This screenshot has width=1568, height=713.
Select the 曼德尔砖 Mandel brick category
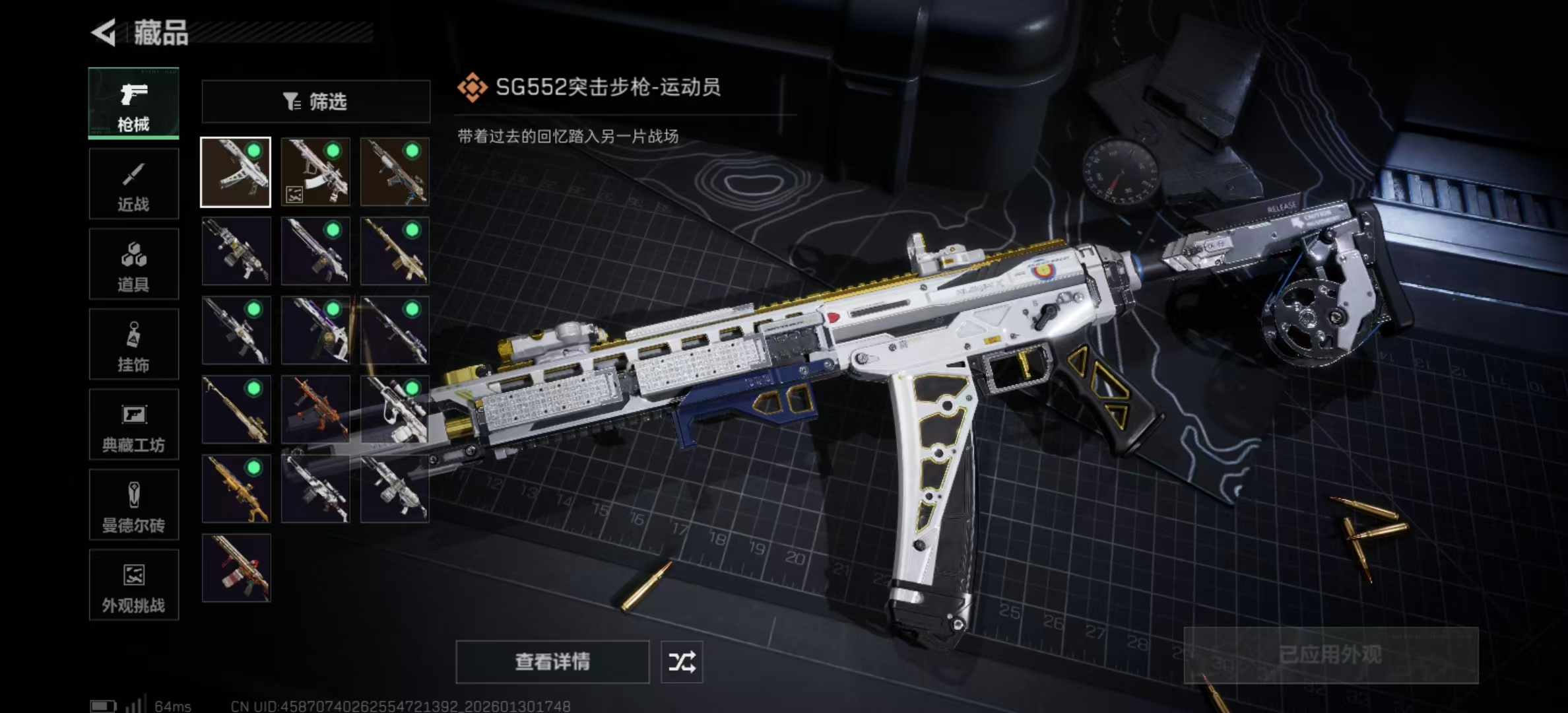coord(133,505)
